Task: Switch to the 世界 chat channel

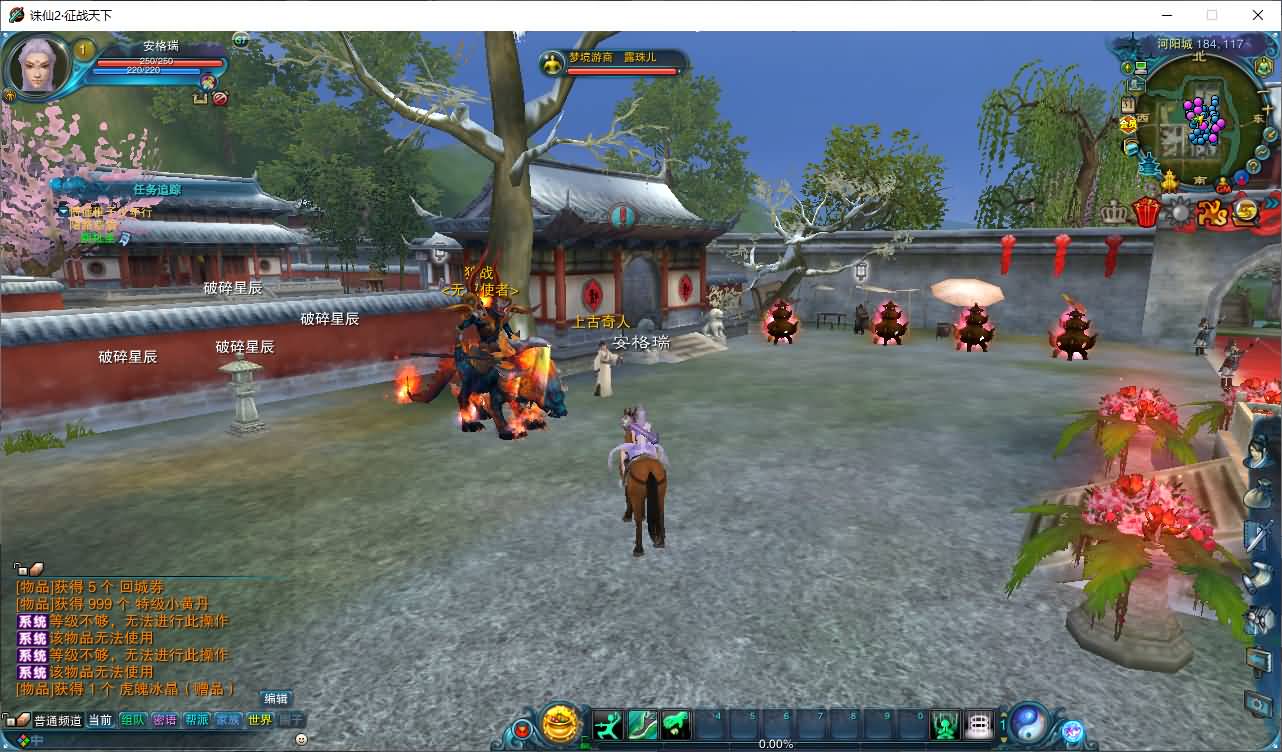Action: [260, 720]
